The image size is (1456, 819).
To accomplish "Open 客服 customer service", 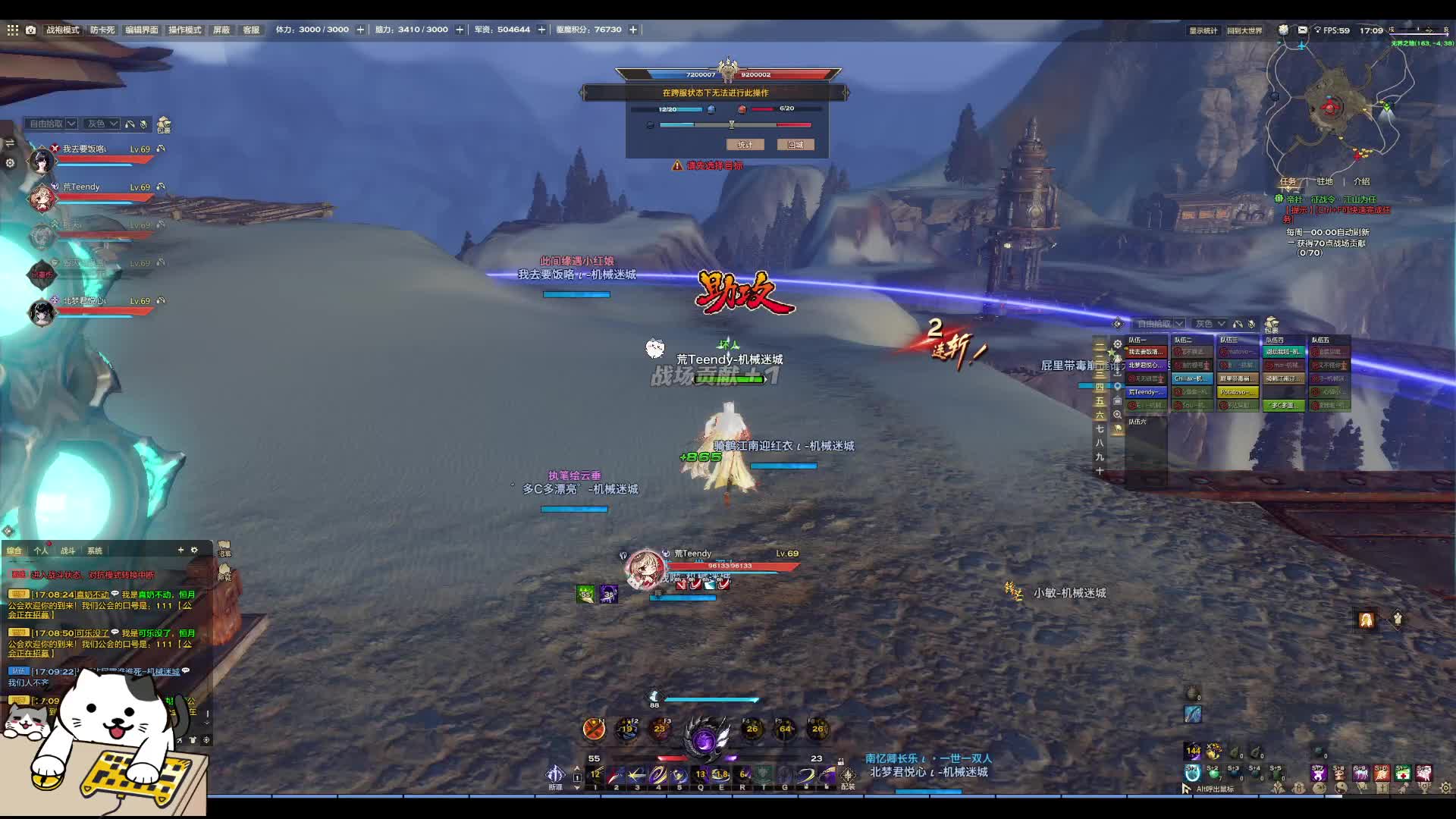I will (251, 30).
